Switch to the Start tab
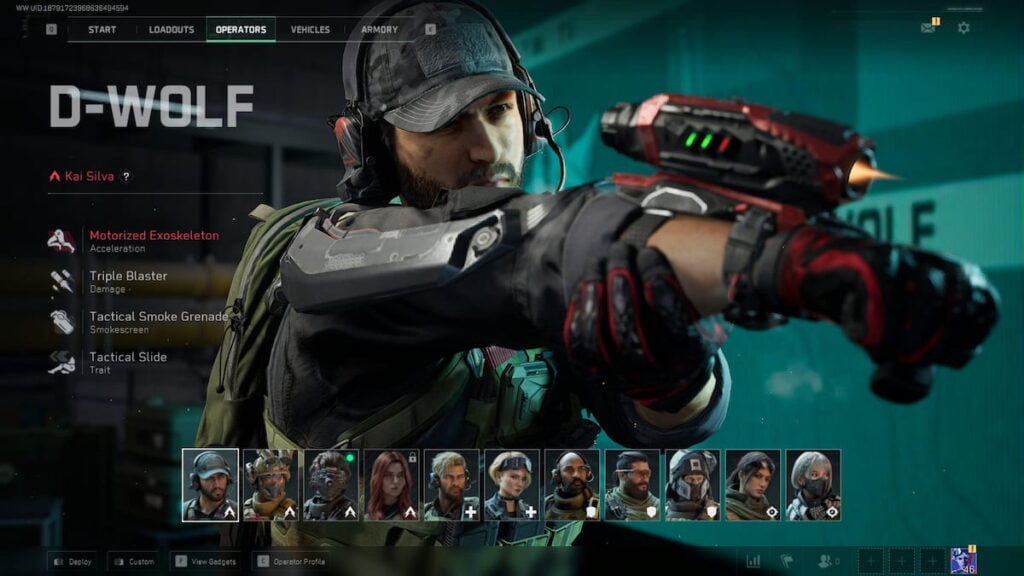 tap(102, 30)
